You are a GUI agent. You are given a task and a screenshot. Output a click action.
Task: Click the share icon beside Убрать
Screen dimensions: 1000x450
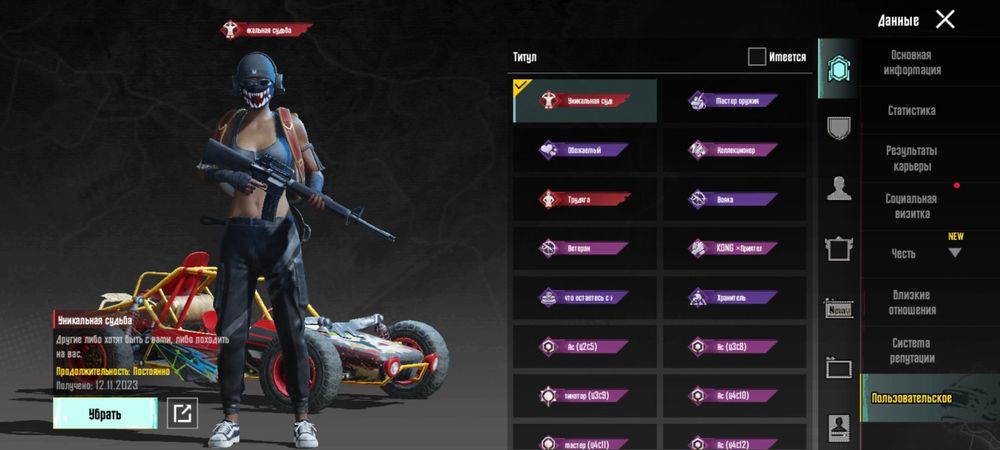tap(182, 413)
